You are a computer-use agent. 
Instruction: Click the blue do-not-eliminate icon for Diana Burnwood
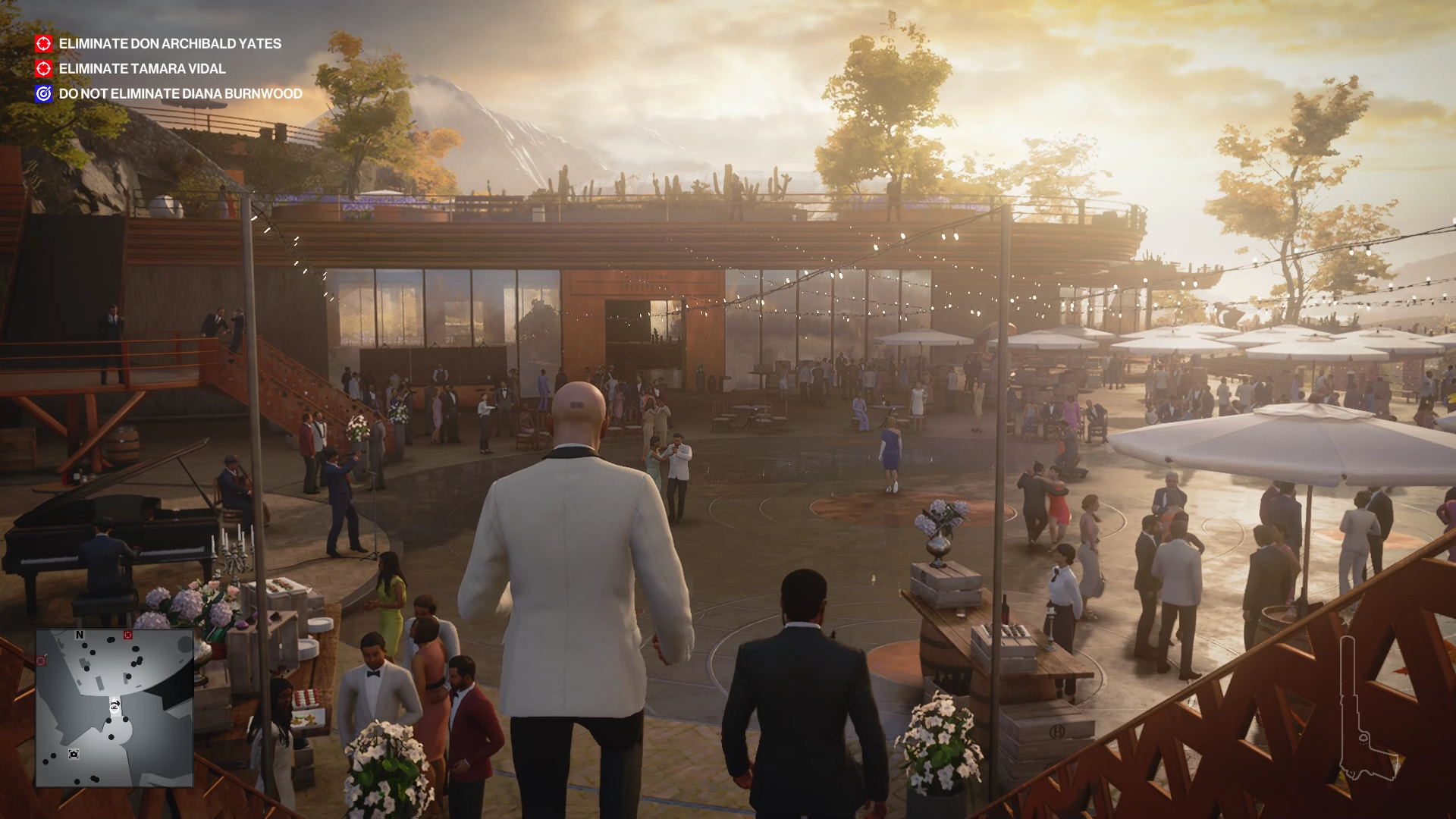coord(43,94)
